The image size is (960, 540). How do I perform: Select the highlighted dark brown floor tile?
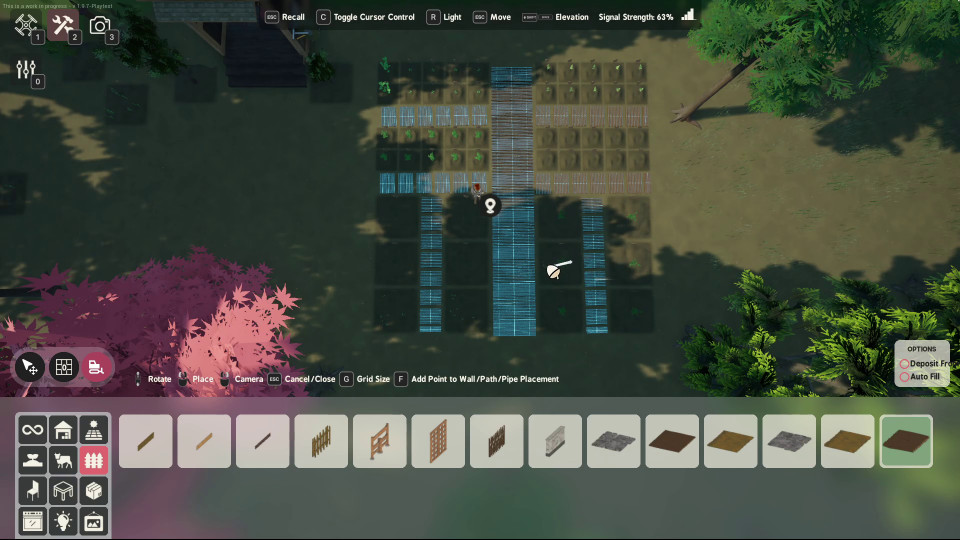(x=906, y=441)
